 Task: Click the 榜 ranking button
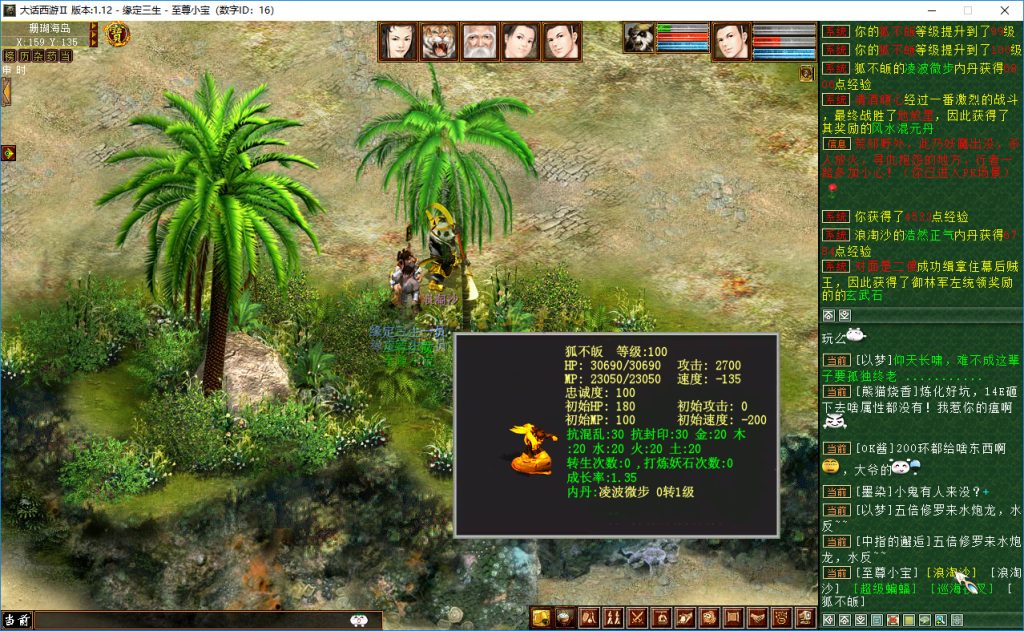tap(9, 56)
